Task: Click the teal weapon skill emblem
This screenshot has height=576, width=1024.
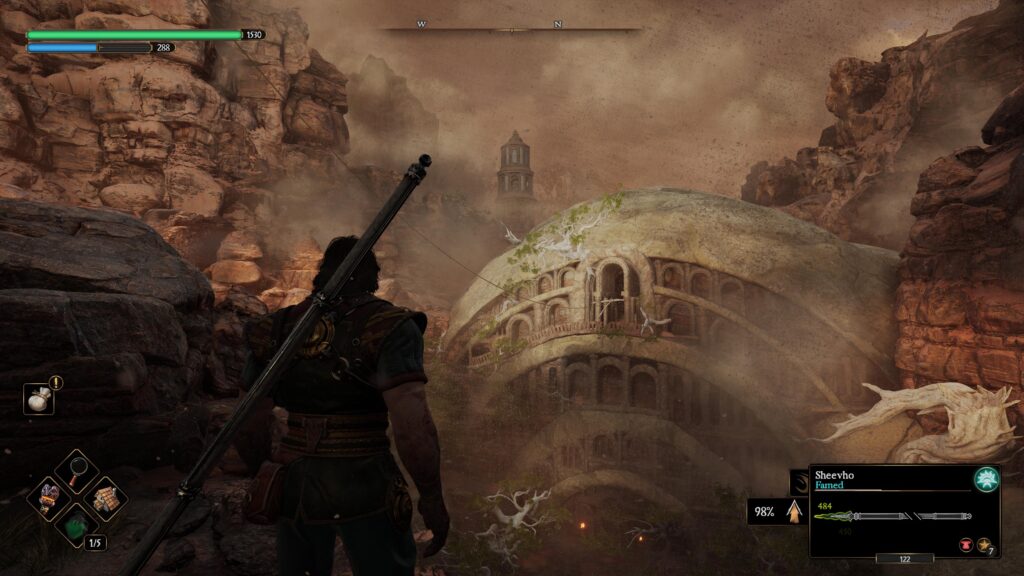Action: (x=987, y=479)
